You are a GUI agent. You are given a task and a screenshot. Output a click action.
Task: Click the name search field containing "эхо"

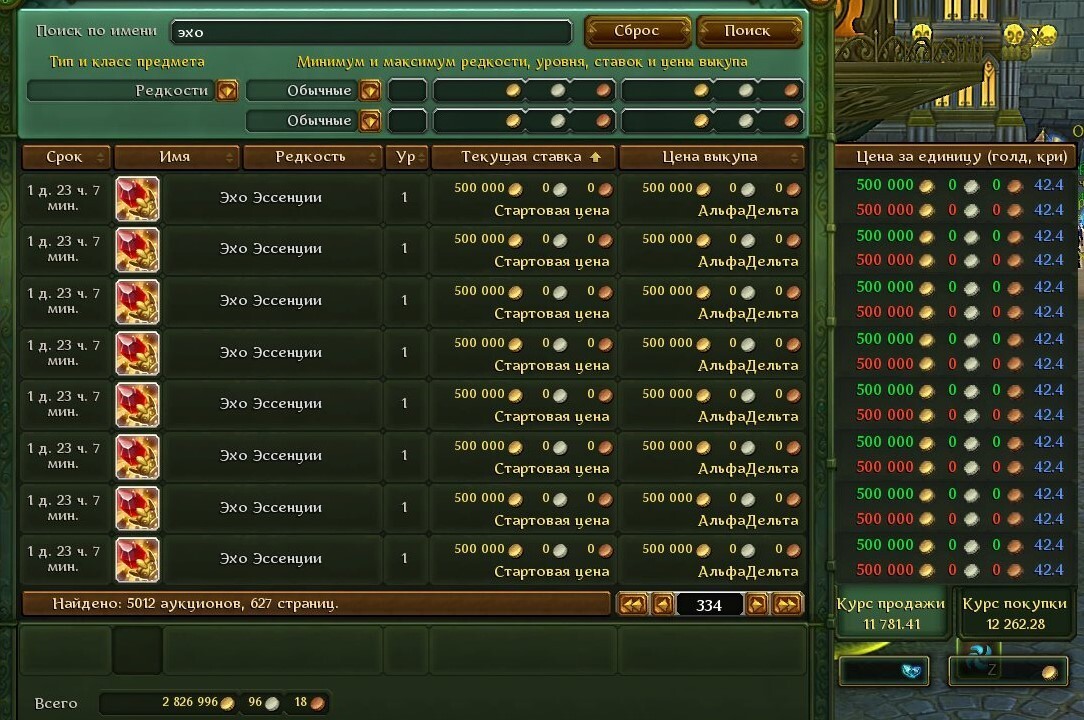tap(371, 32)
